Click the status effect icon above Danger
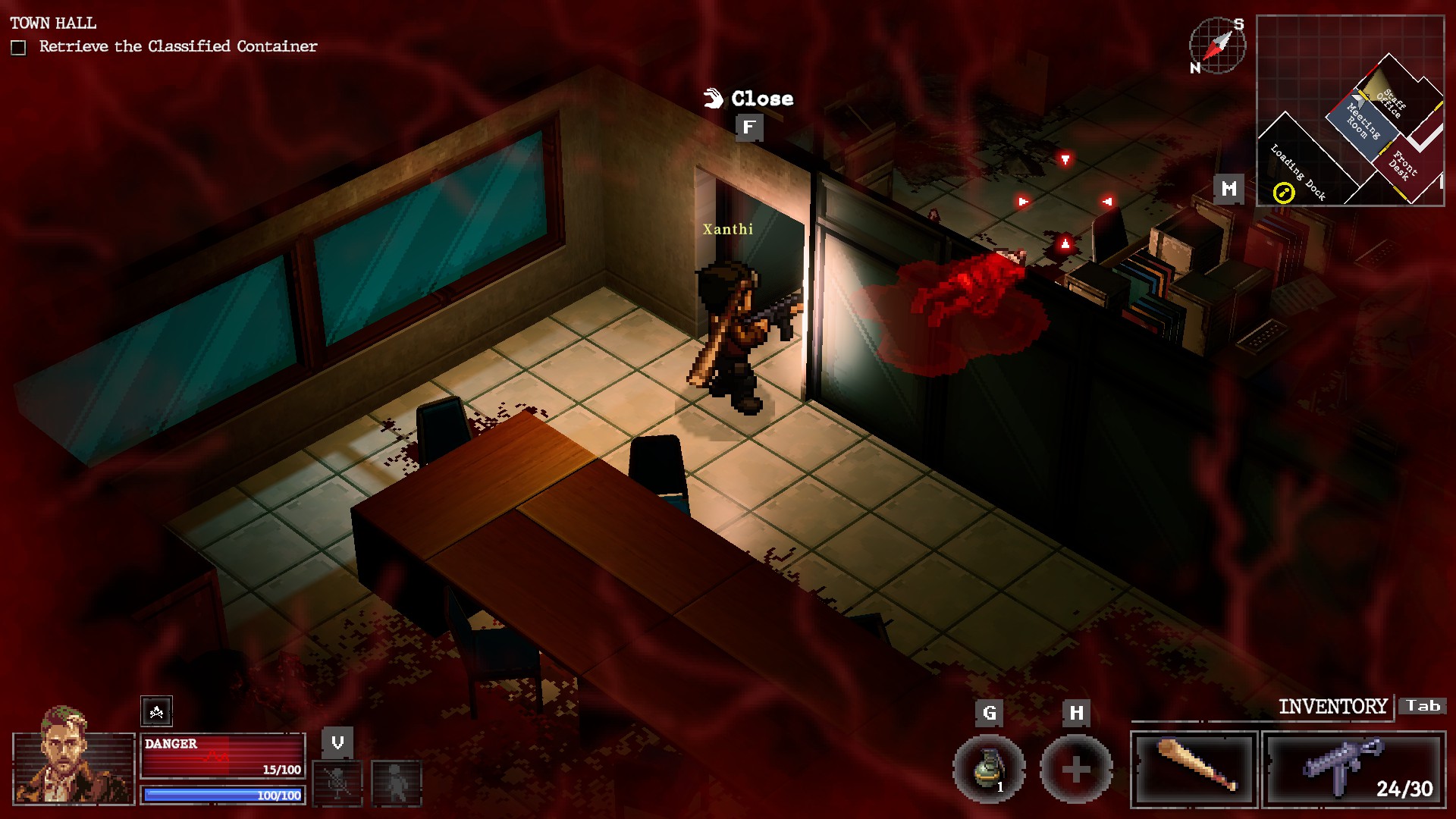1456x819 pixels. pyautogui.click(x=156, y=711)
